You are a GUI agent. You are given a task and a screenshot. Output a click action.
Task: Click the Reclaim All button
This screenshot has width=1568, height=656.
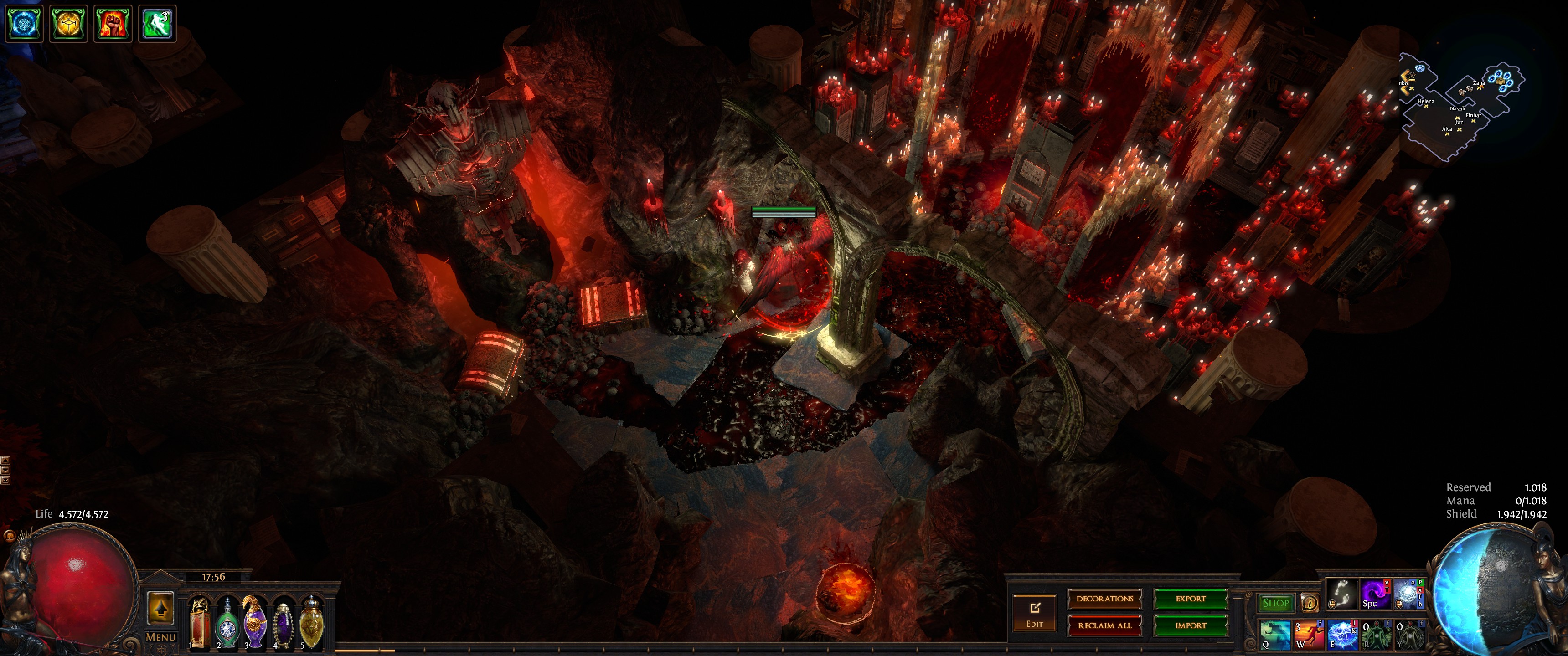click(1105, 625)
